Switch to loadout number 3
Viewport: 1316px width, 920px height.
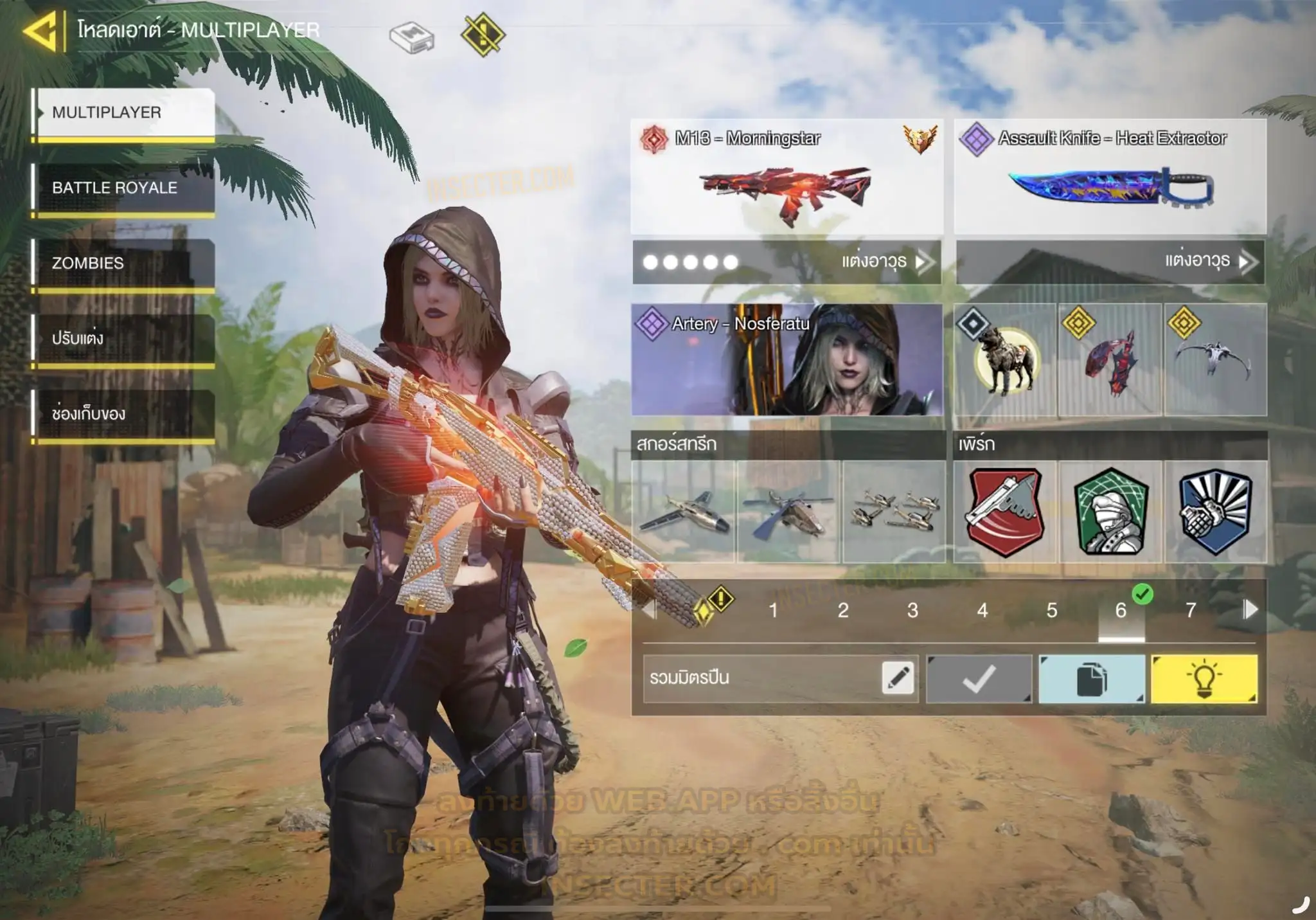click(912, 610)
